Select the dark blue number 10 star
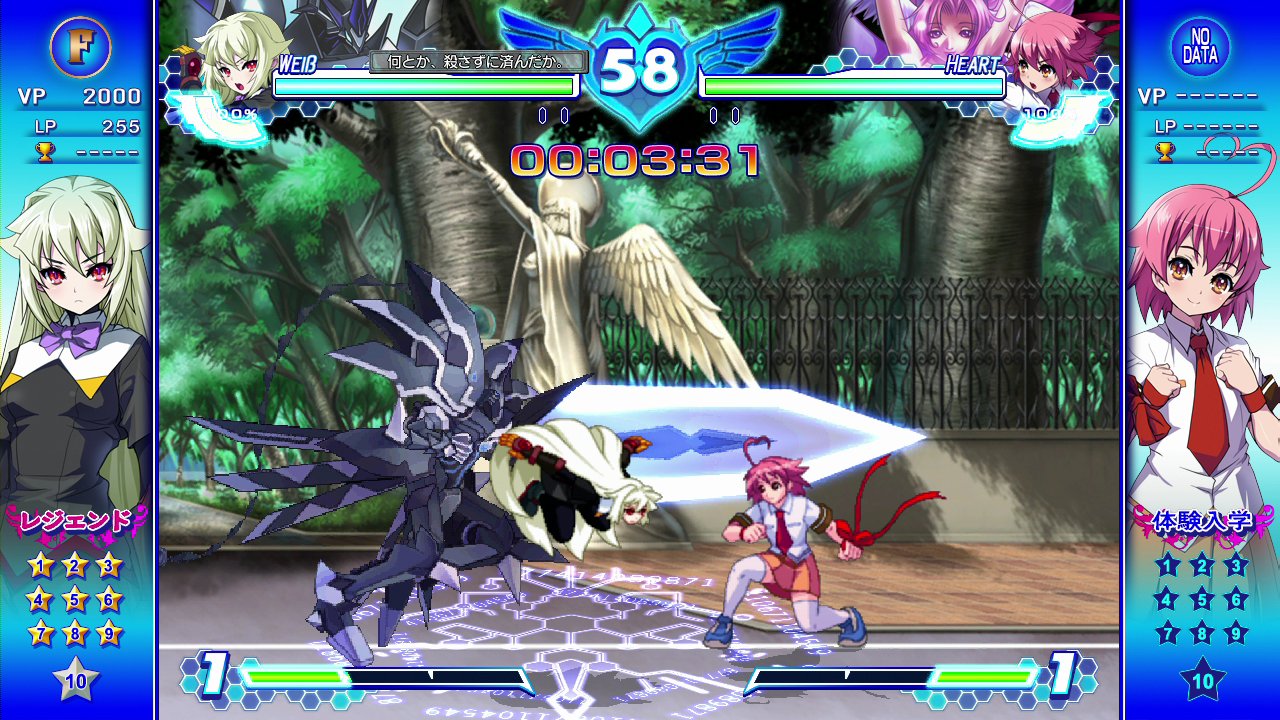 [1202, 682]
